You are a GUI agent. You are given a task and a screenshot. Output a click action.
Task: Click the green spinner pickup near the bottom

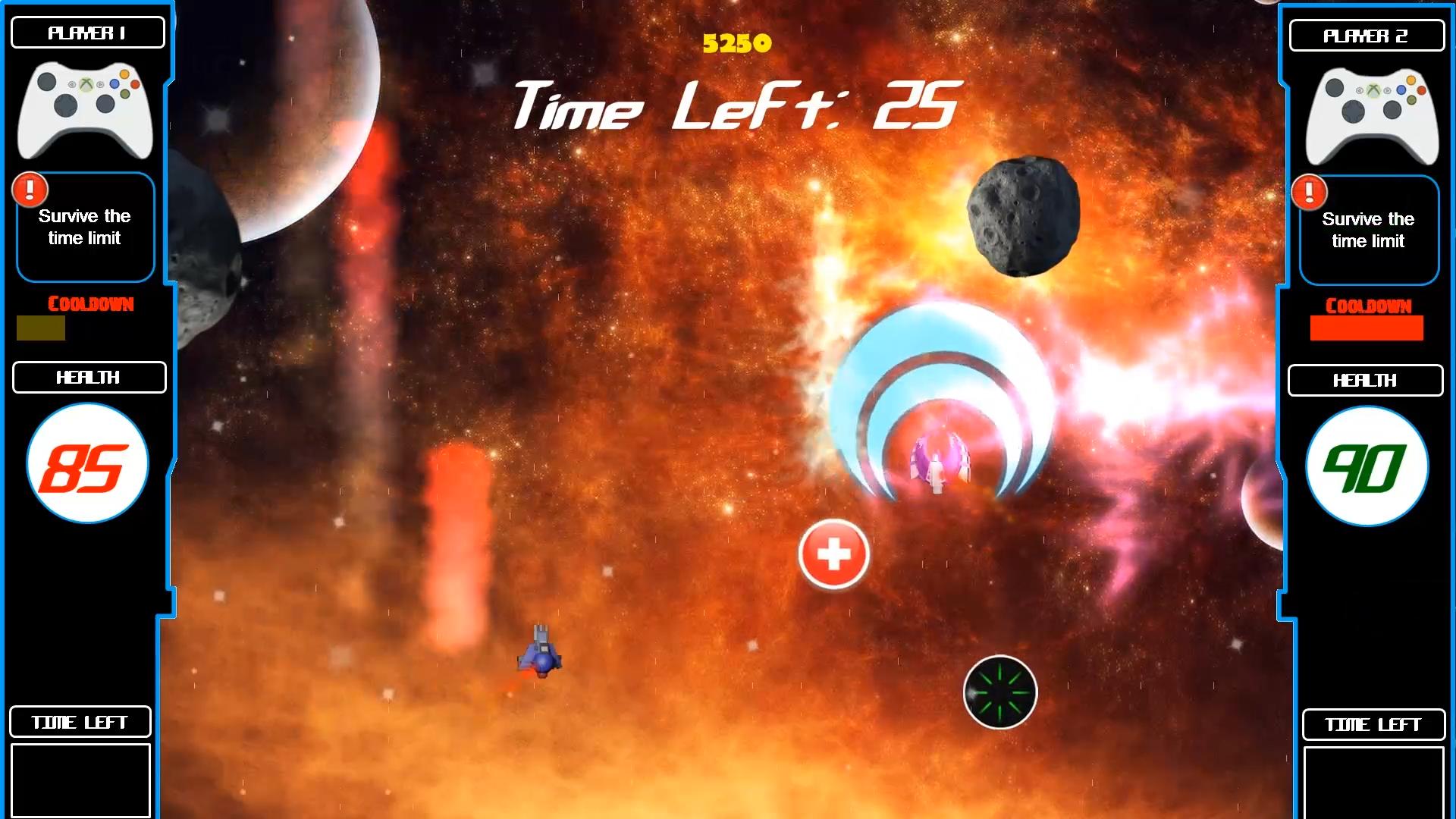(x=1000, y=691)
